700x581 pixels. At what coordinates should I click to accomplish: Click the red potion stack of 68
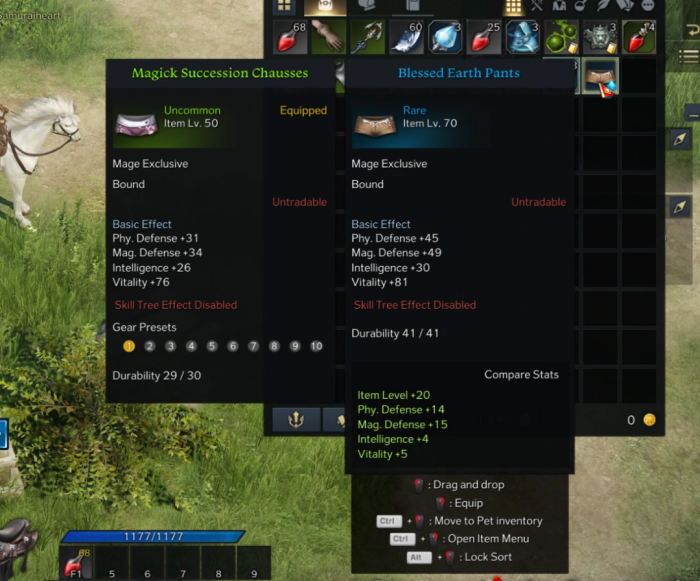tap(290, 37)
